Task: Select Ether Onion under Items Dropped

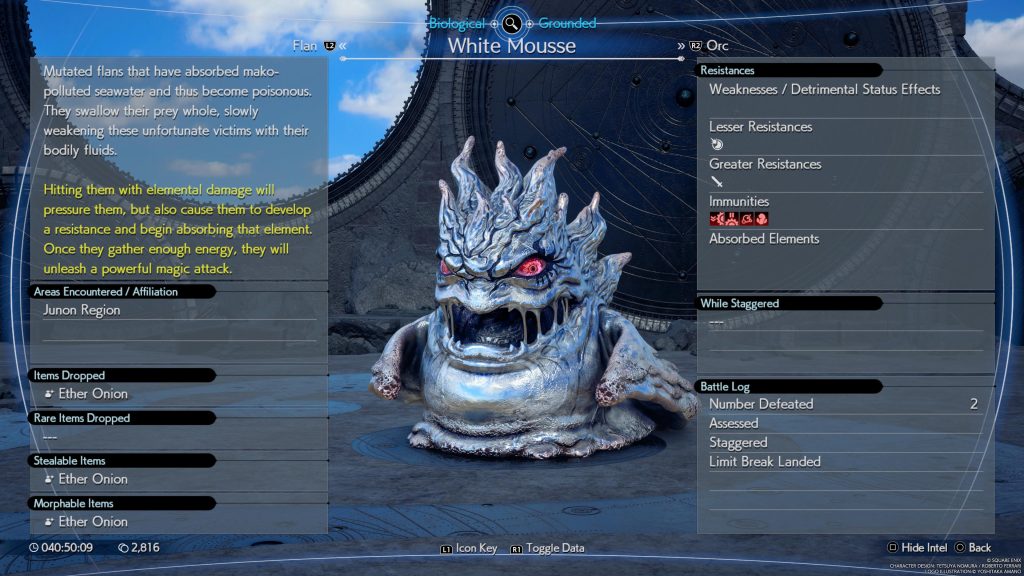Action: pyautogui.click(x=93, y=394)
